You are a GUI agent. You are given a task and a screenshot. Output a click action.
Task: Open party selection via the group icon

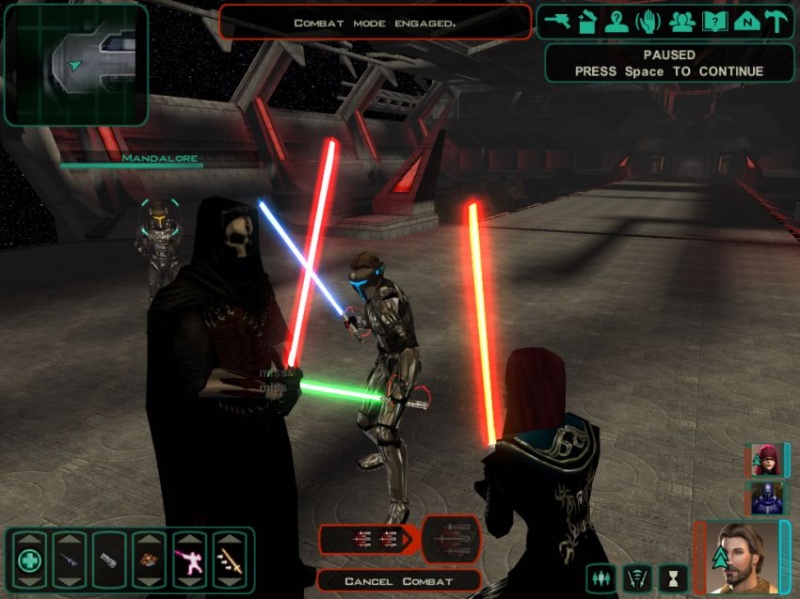pos(682,21)
